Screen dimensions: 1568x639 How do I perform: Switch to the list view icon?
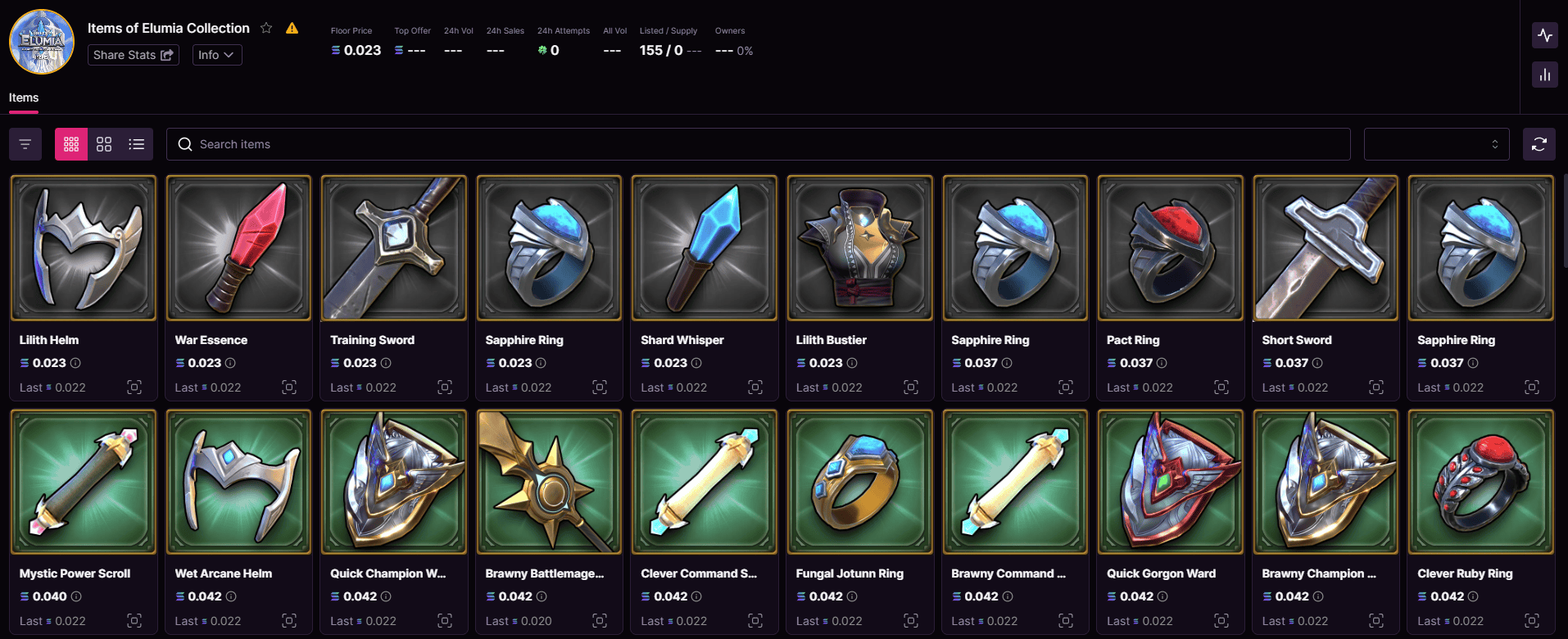[136, 143]
